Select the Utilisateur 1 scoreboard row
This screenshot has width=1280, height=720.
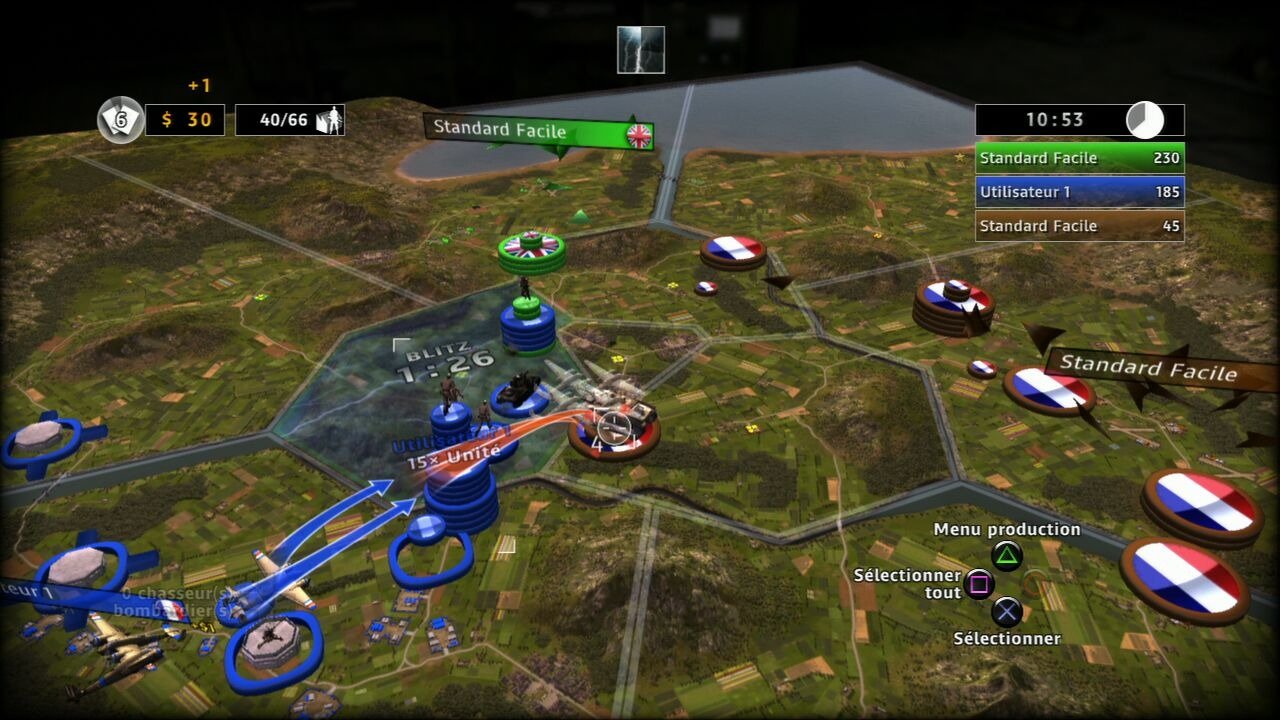1080,191
